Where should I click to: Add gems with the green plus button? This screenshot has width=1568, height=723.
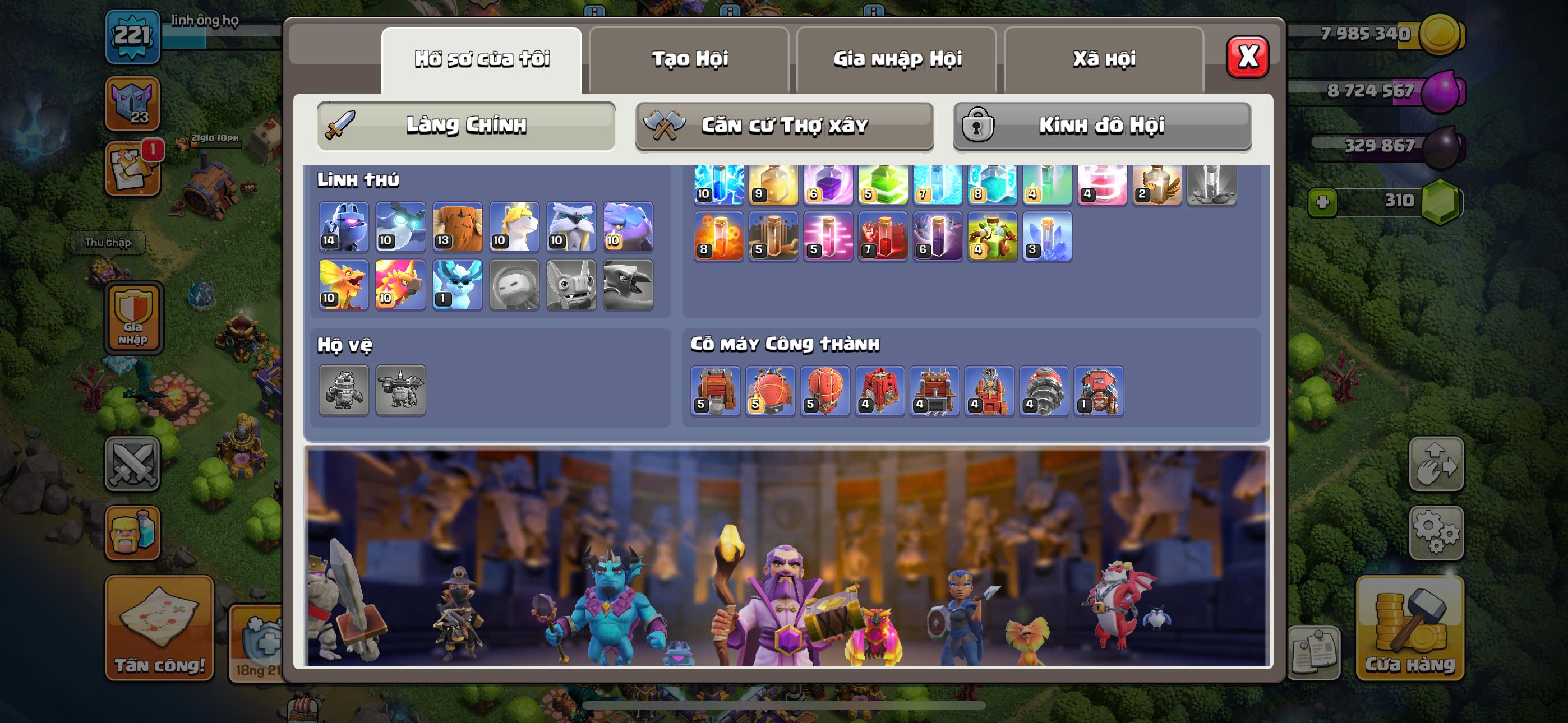(x=1322, y=202)
